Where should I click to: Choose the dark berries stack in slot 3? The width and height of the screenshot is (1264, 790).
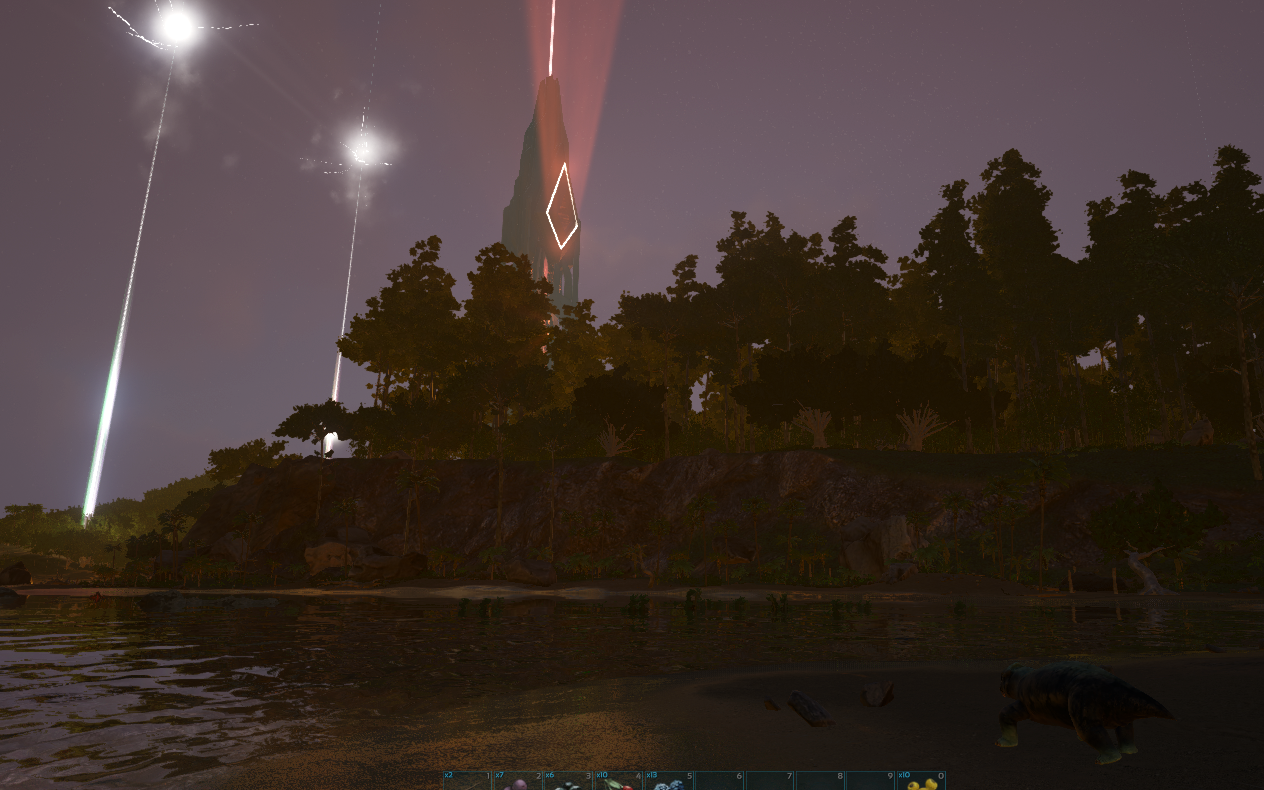[568, 781]
